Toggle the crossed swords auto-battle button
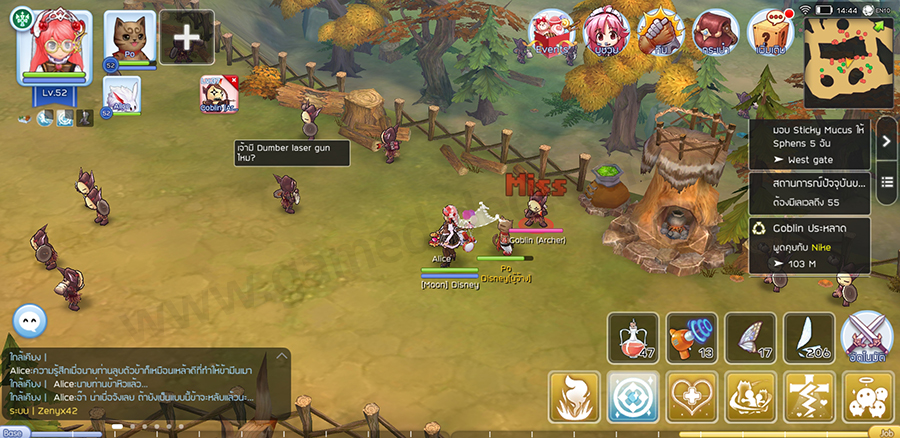 [866, 337]
